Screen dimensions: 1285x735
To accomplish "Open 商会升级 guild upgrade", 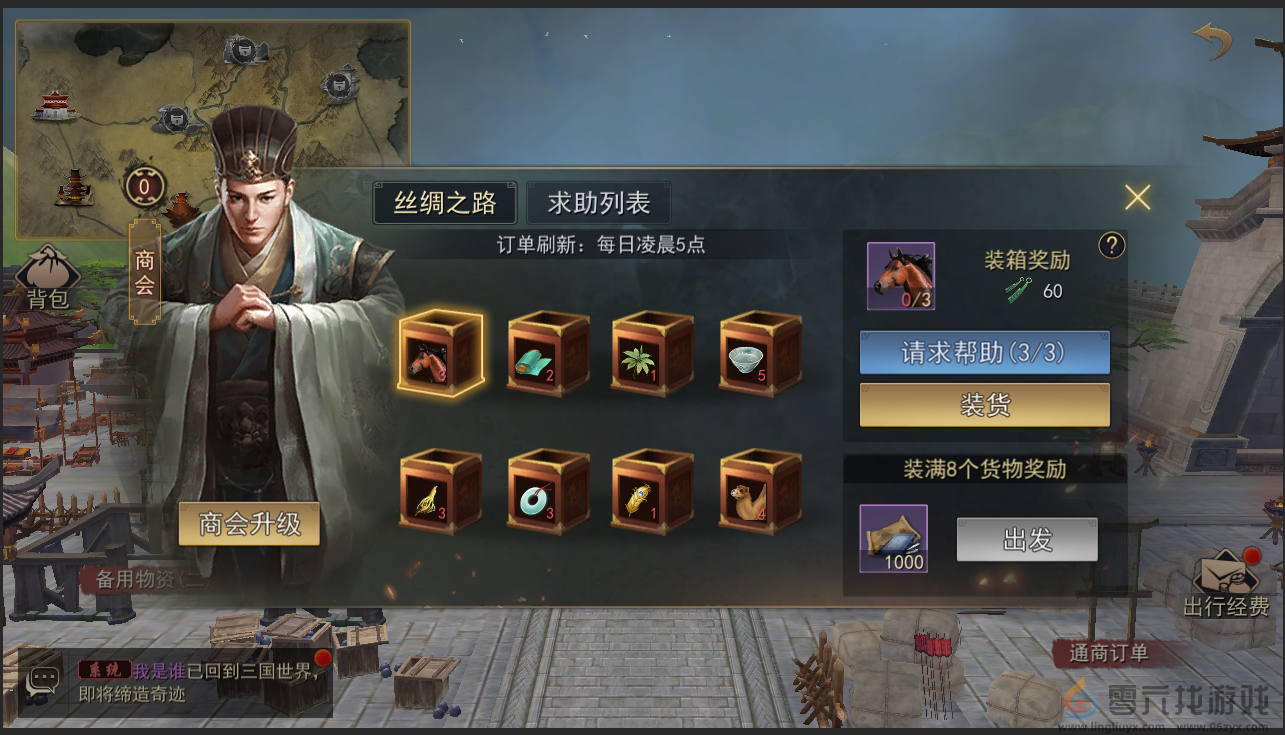I will [x=248, y=523].
